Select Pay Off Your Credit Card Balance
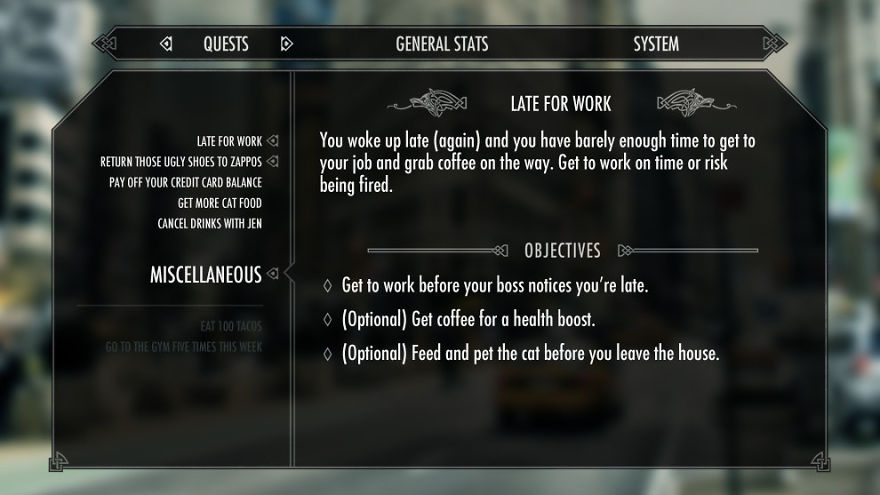The image size is (880, 495). pos(185,182)
